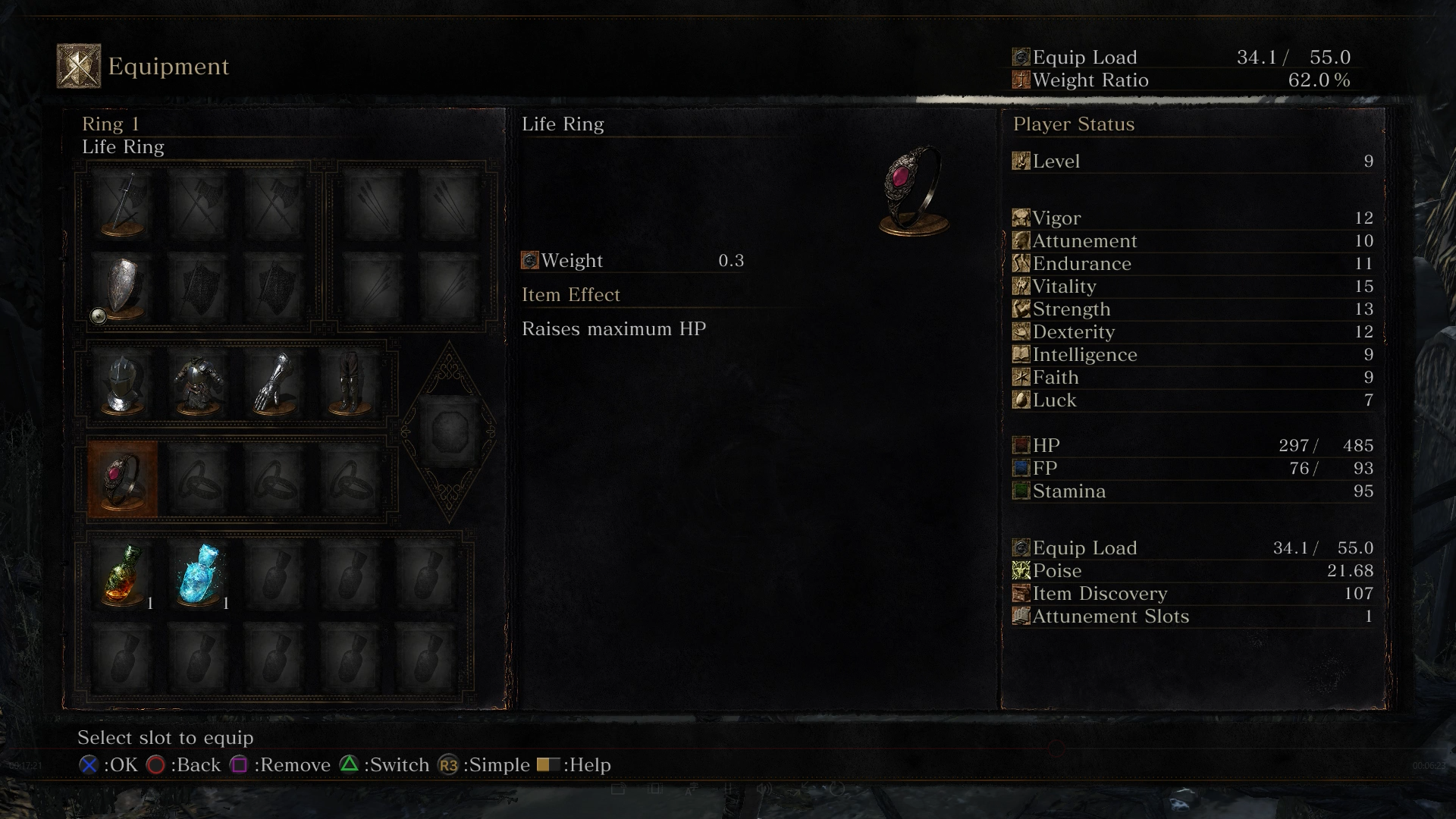The width and height of the screenshot is (1456, 819).
Task: Select the orange Estus Flask slot
Action: [122, 575]
